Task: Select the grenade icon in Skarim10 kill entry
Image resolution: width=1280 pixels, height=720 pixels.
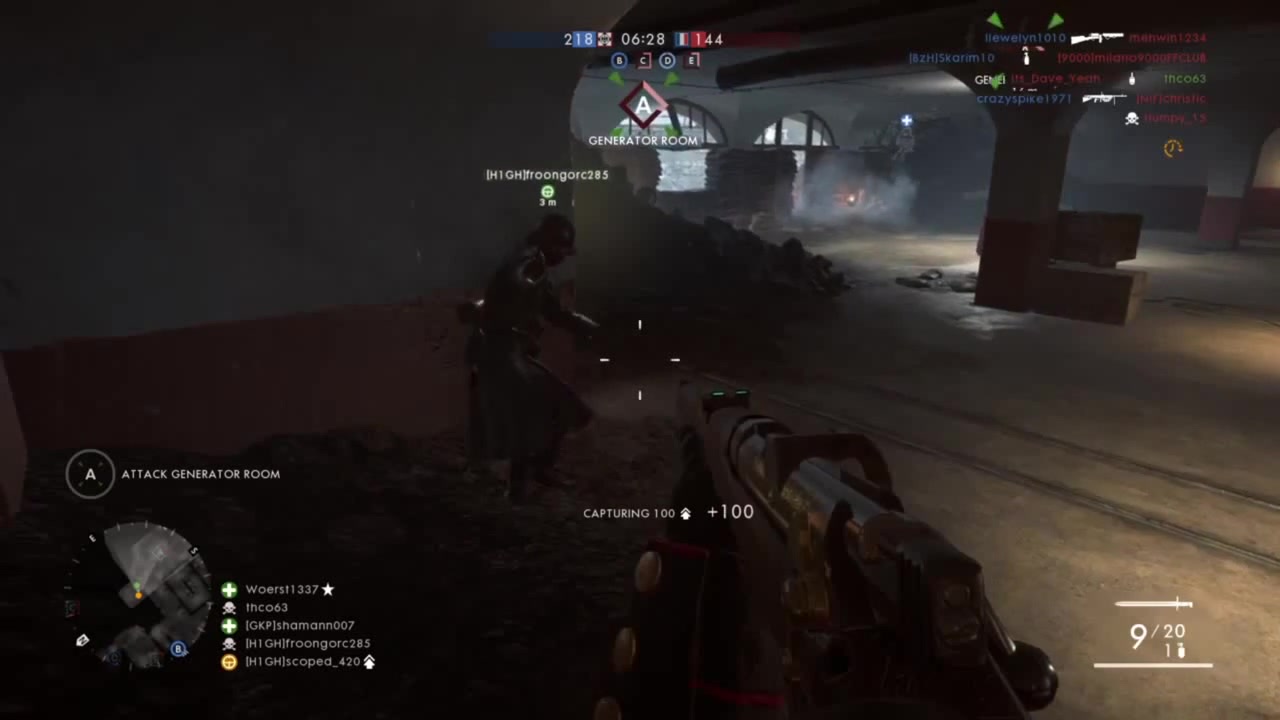Action: (1025, 57)
